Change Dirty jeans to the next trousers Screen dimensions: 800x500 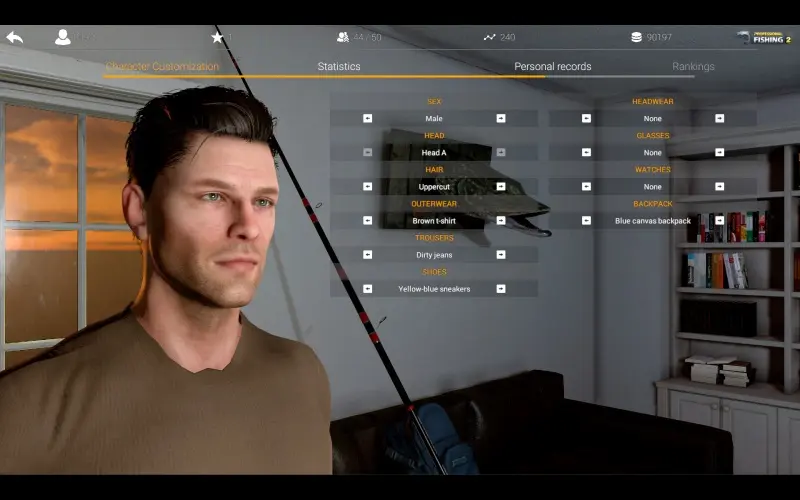[x=501, y=254]
